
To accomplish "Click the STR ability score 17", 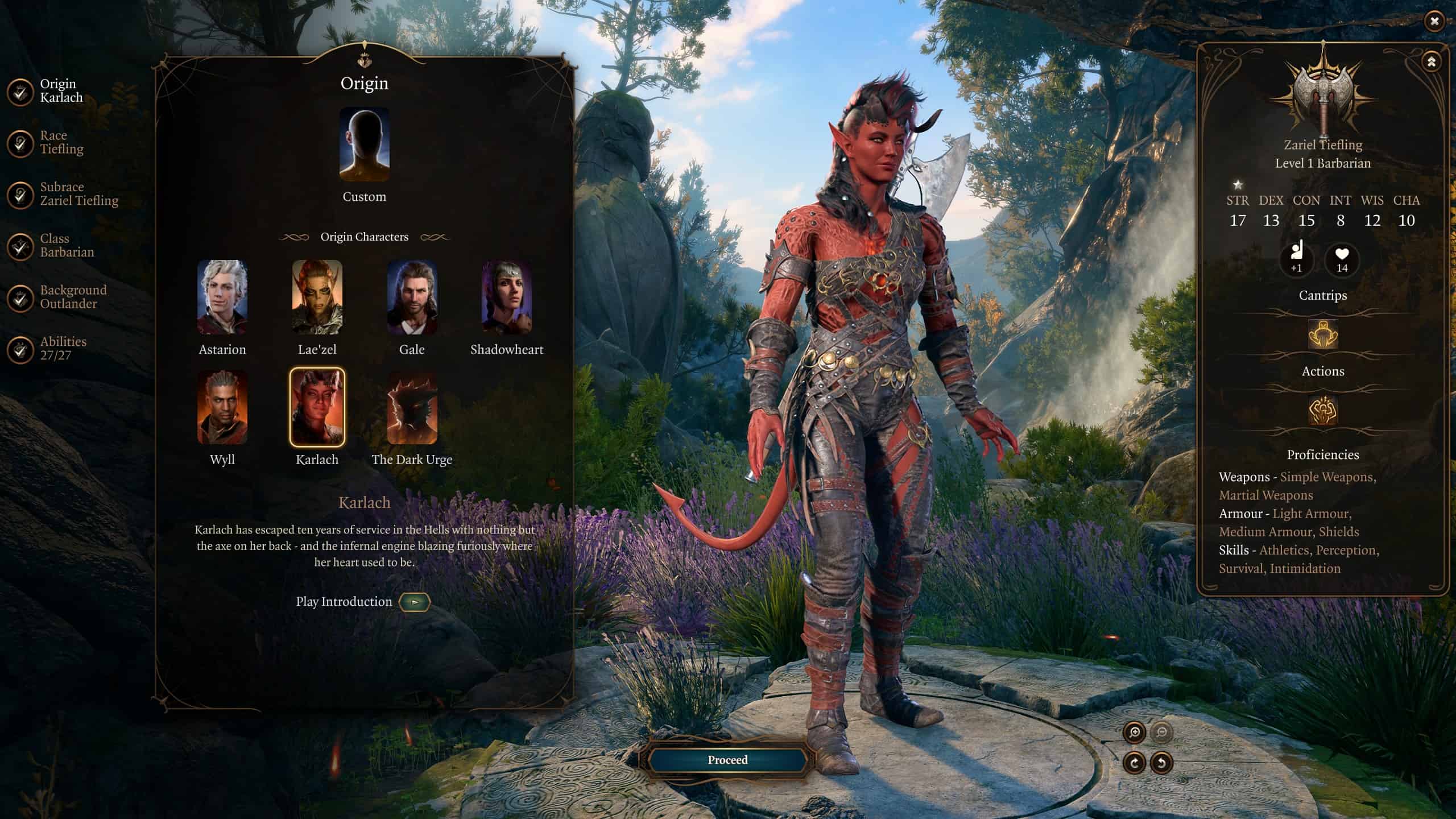I will [x=1239, y=220].
